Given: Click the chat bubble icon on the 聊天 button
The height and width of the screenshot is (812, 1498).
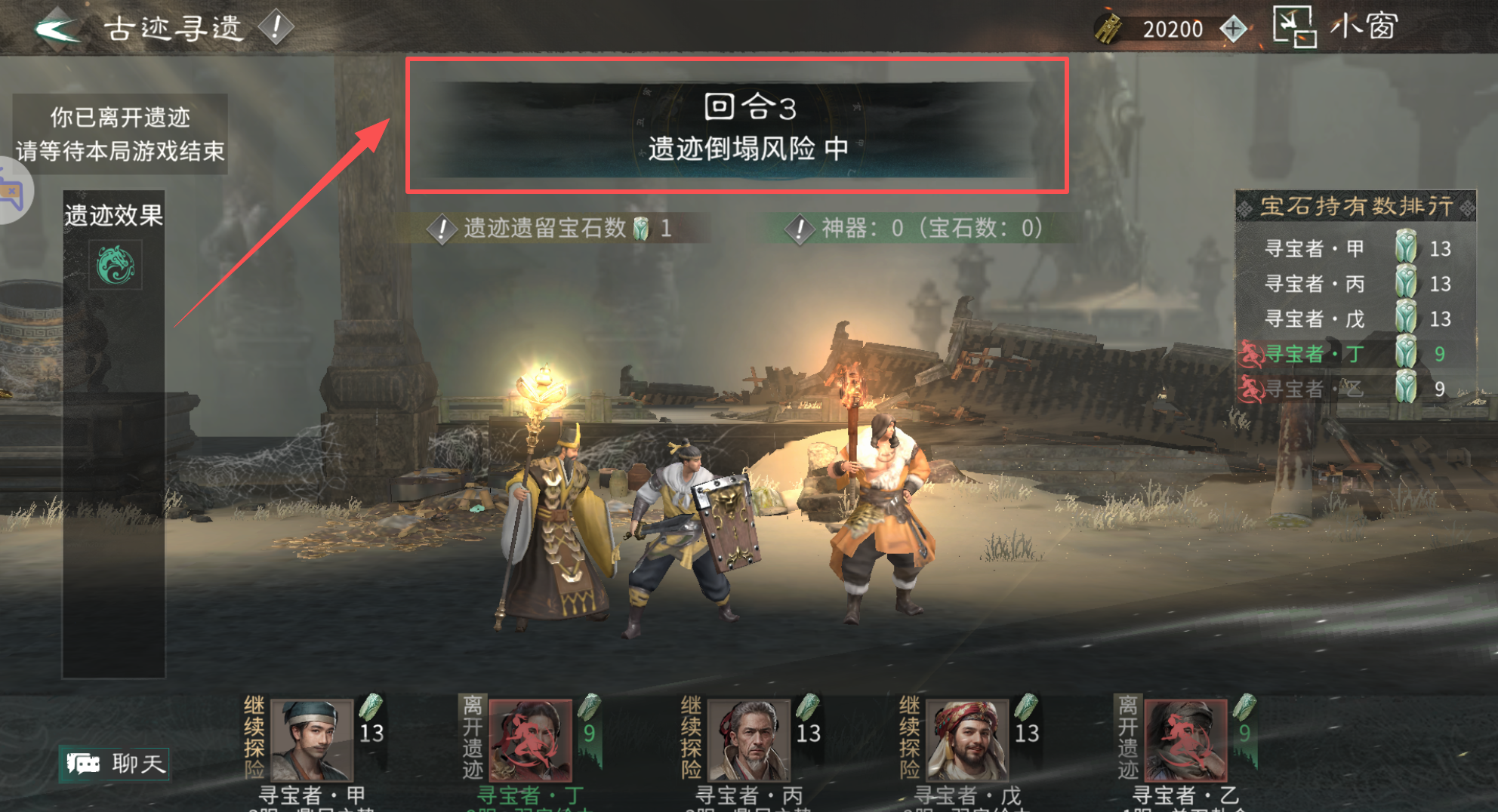Looking at the screenshot, I should pyautogui.click(x=85, y=763).
